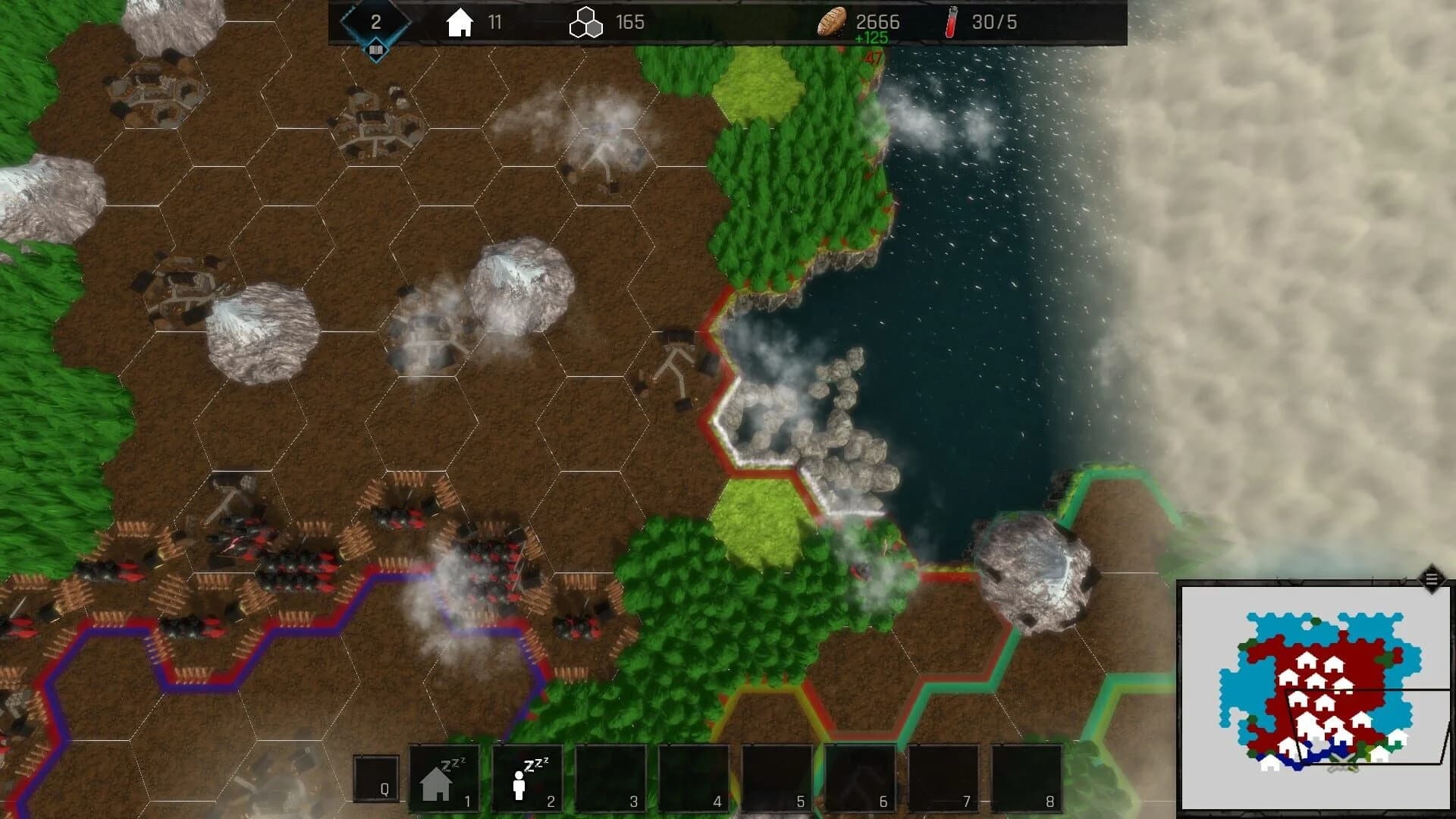Open the book icon under the turn counter
The height and width of the screenshot is (819, 1456).
click(x=375, y=49)
